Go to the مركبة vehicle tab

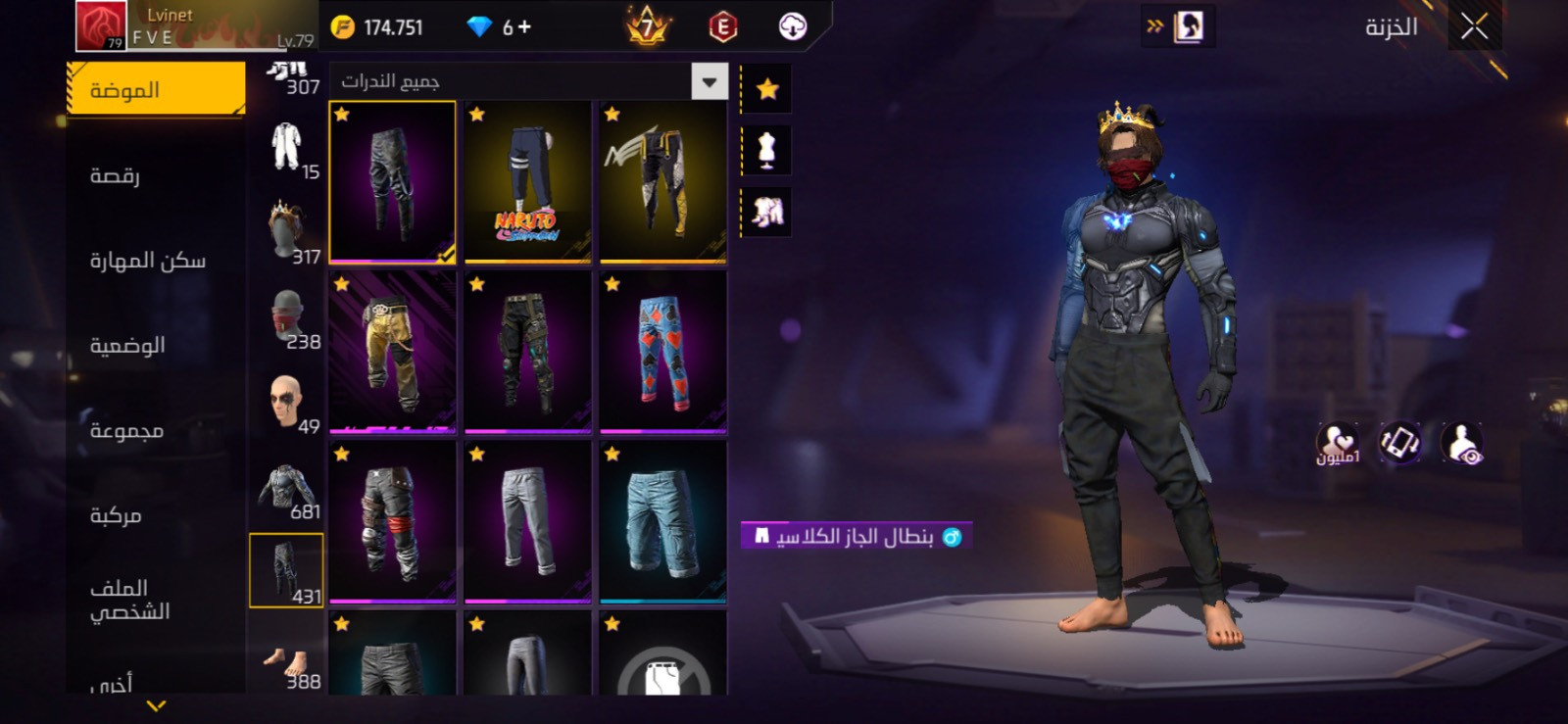pyautogui.click(x=116, y=515)
